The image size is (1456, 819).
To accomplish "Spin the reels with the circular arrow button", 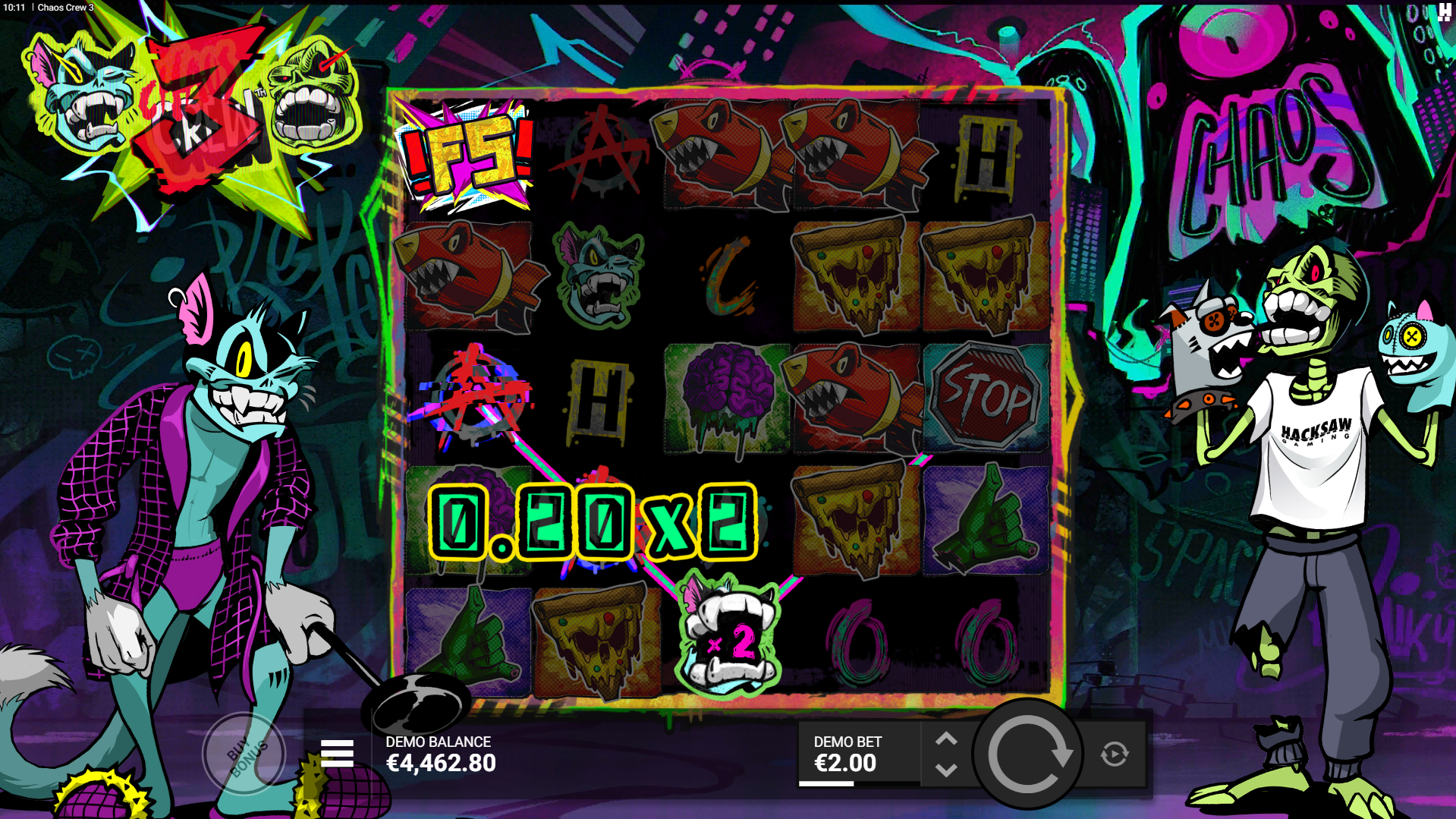I will tap(1028, 754).
